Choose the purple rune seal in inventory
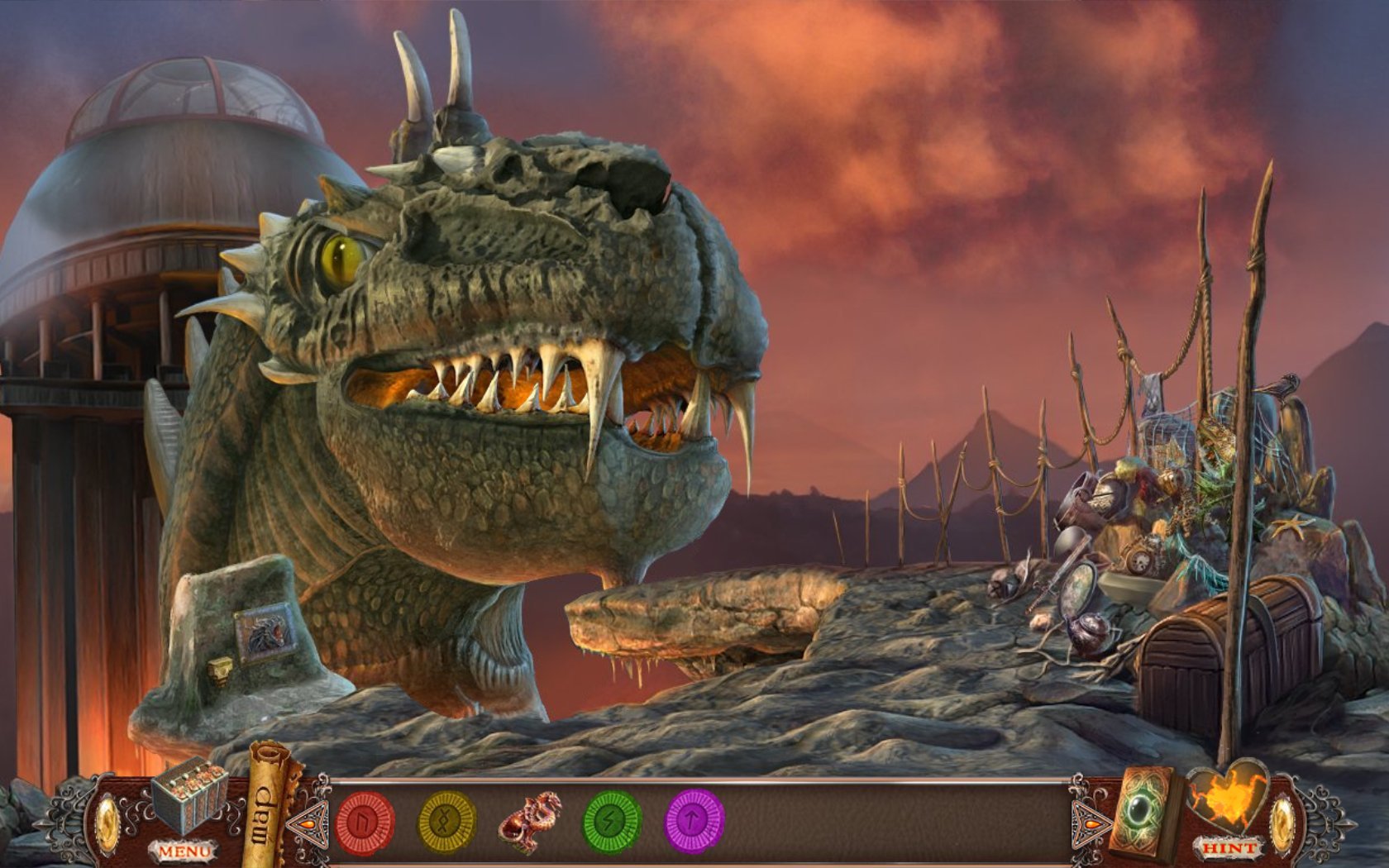Viewport: 1389px width, 868px height. point(695,821)
